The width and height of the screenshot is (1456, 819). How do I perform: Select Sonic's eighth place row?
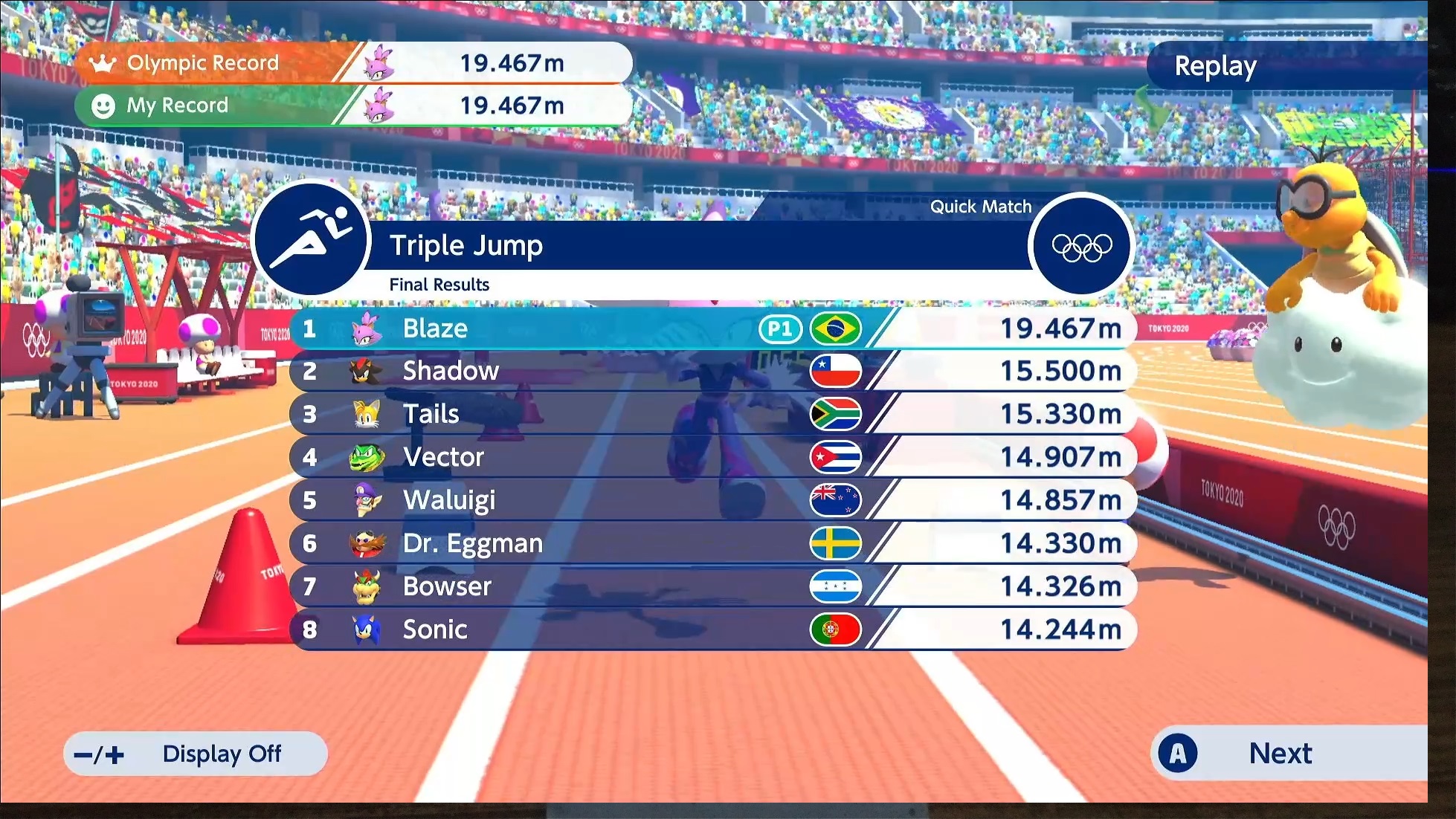(712, 629)
